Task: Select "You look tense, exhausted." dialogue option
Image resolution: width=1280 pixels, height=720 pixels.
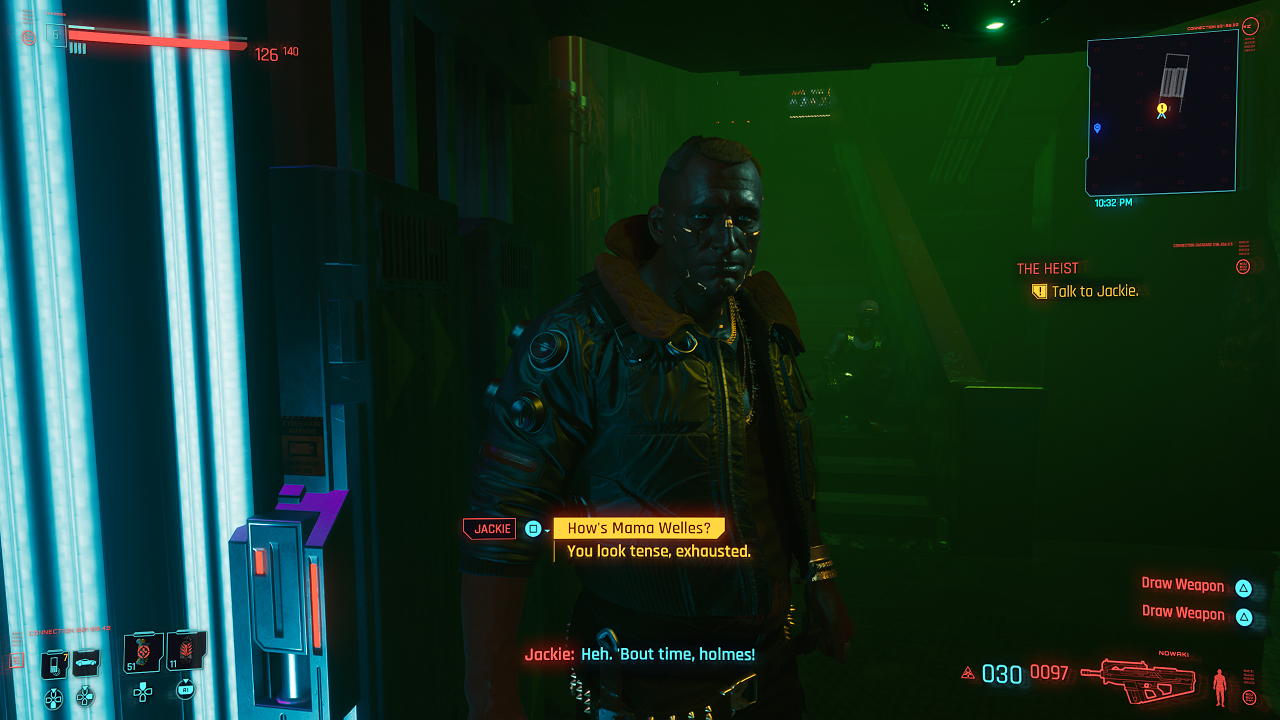Action: click(658, 551)
